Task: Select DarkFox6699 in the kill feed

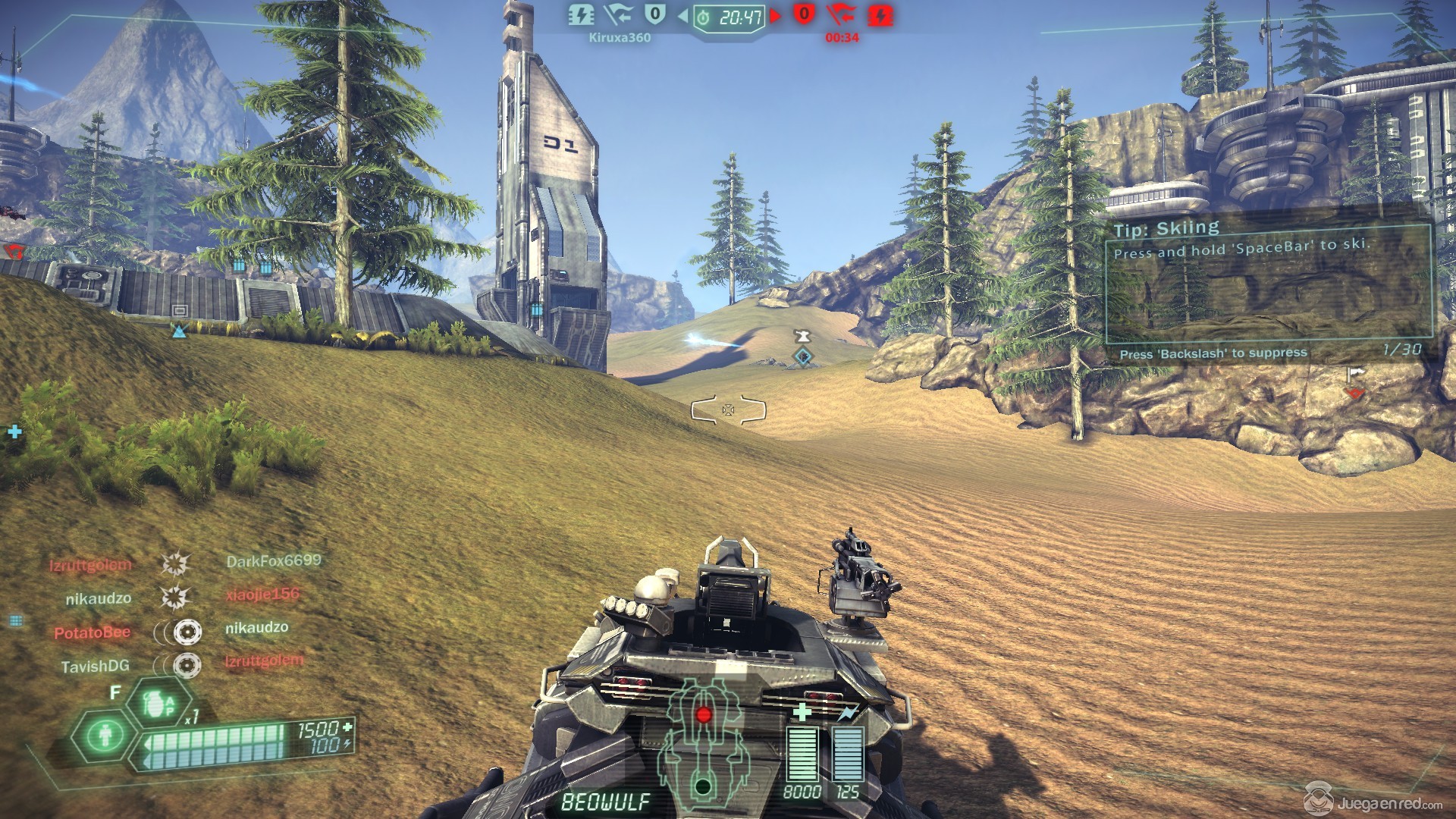Action: point(274,561)
